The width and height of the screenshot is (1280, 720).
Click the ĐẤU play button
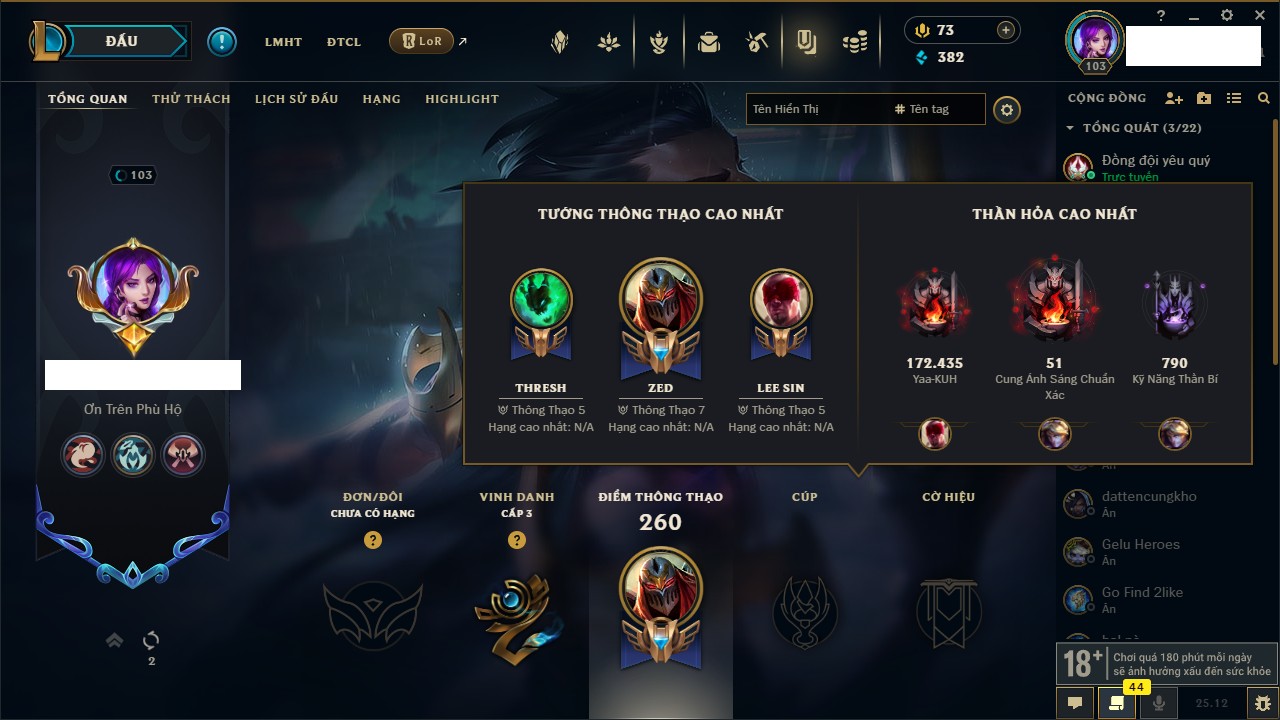pos(122,41)
